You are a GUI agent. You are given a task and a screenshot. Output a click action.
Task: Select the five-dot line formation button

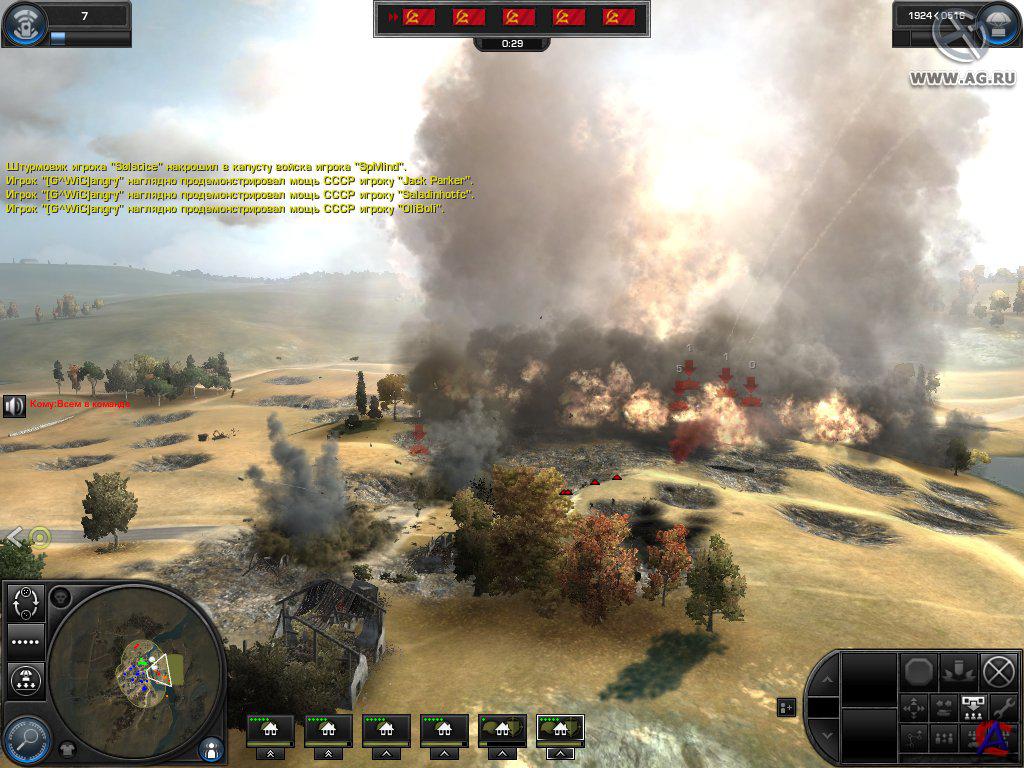[x=25, y=640]
